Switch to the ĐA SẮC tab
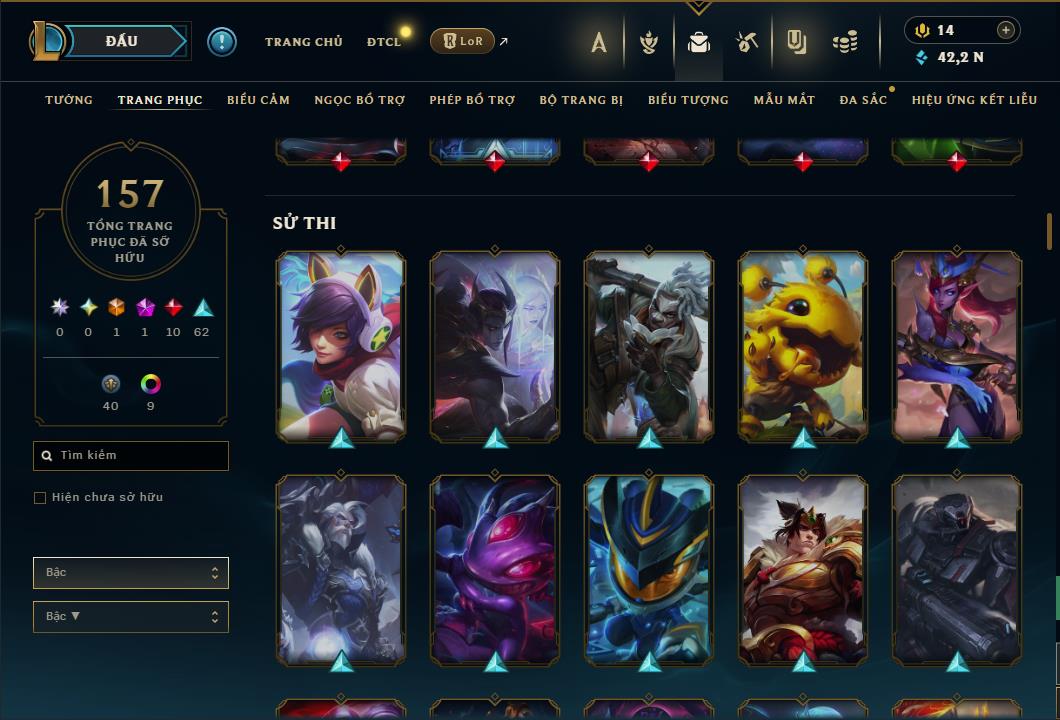This screenshot has height=720, width=1060. point(863,100)
